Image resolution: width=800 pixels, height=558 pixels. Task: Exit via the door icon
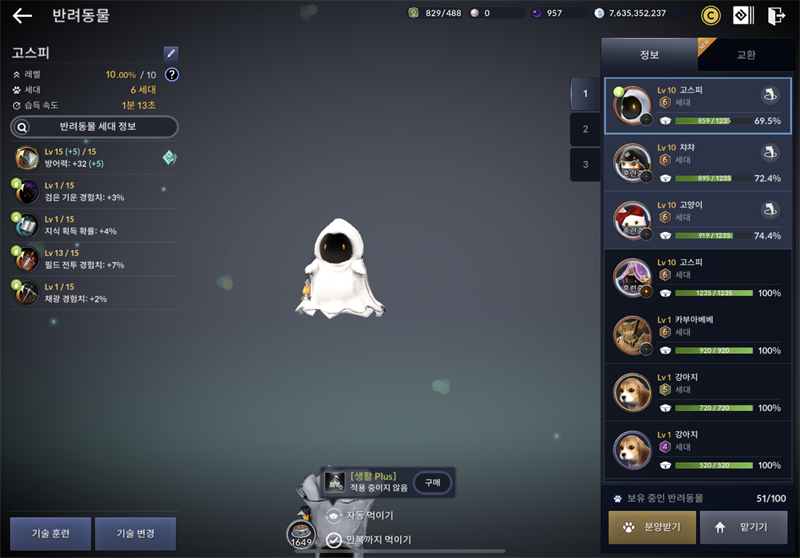(776, 15)
